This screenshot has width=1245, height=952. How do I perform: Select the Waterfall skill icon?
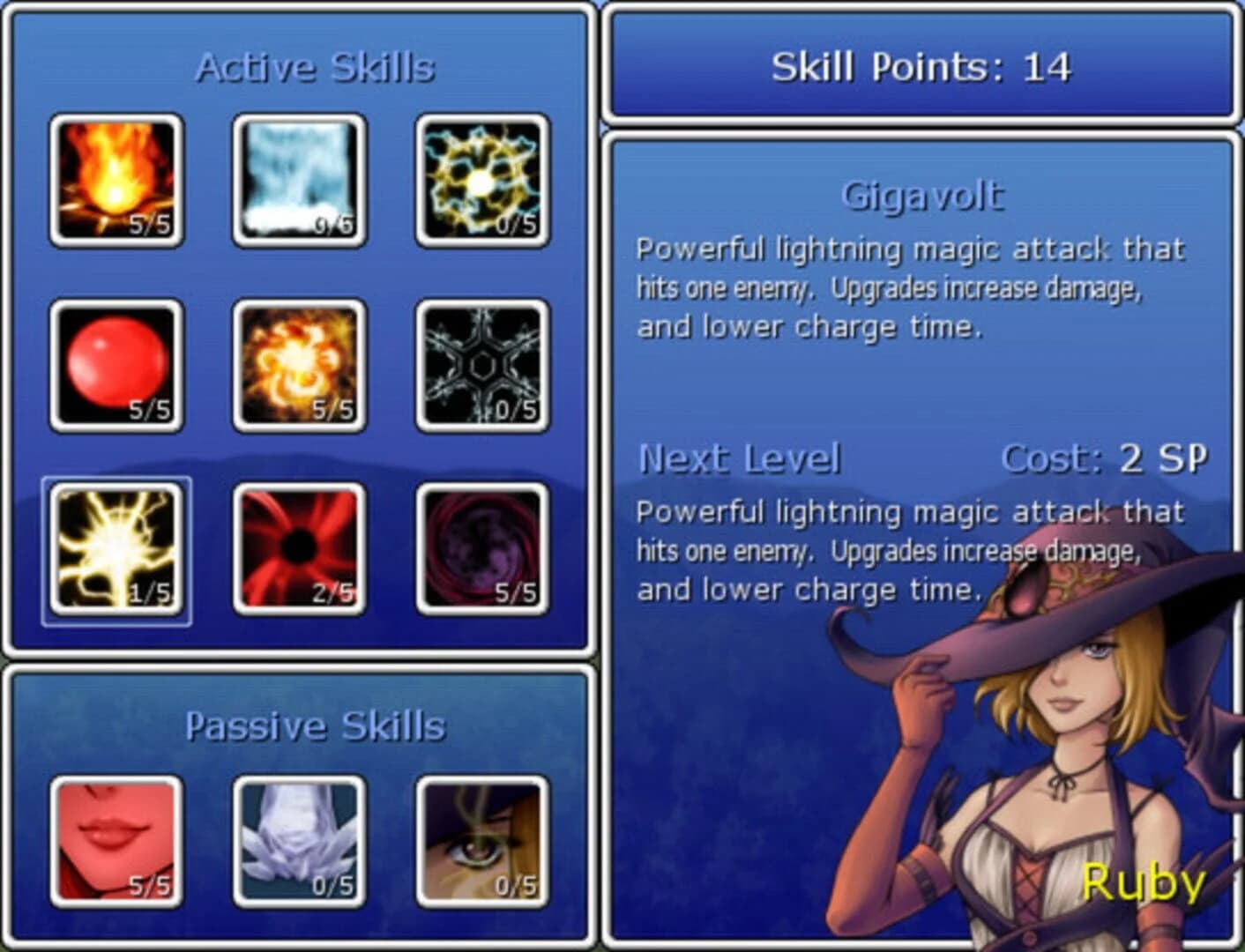coord(296,179)
